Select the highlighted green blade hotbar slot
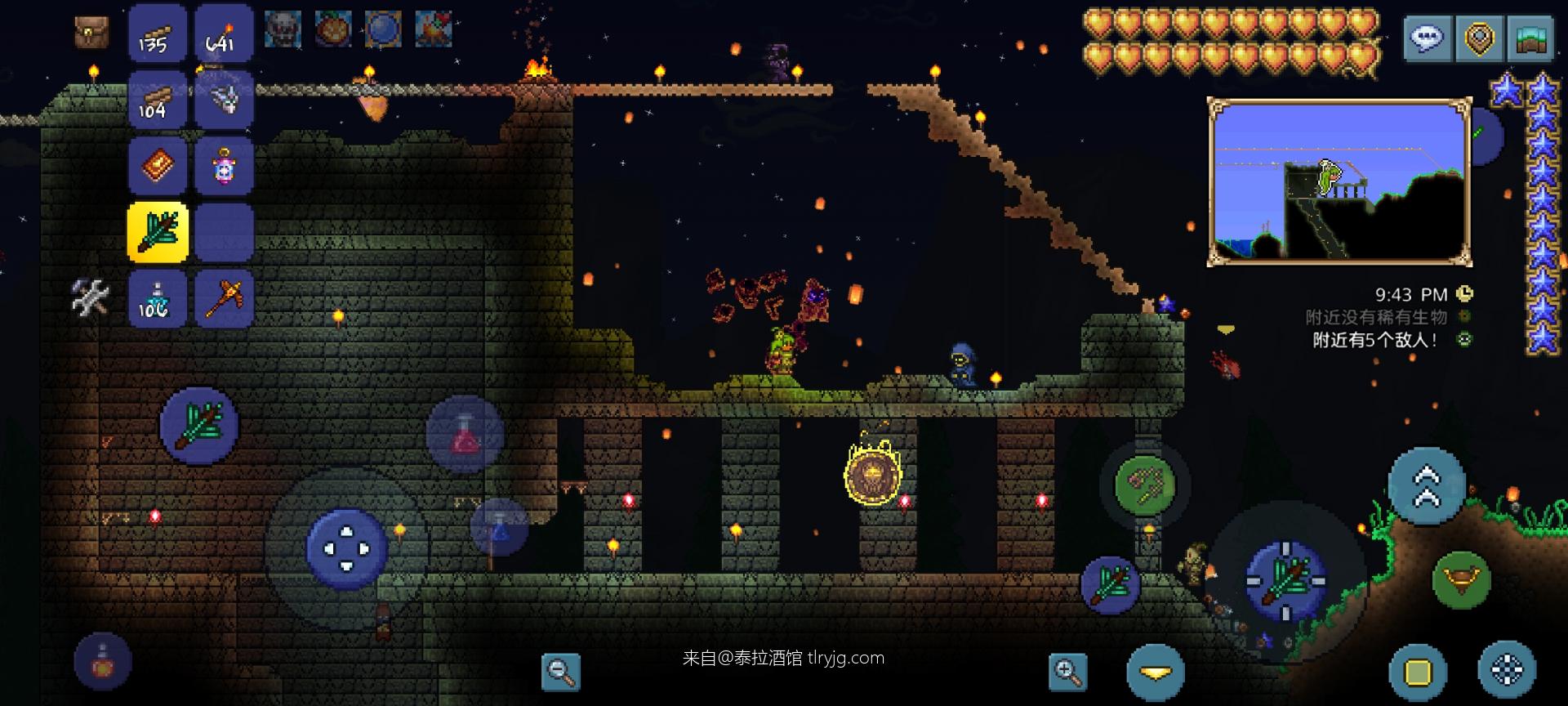1568x706 pixels. click(158, 233)
